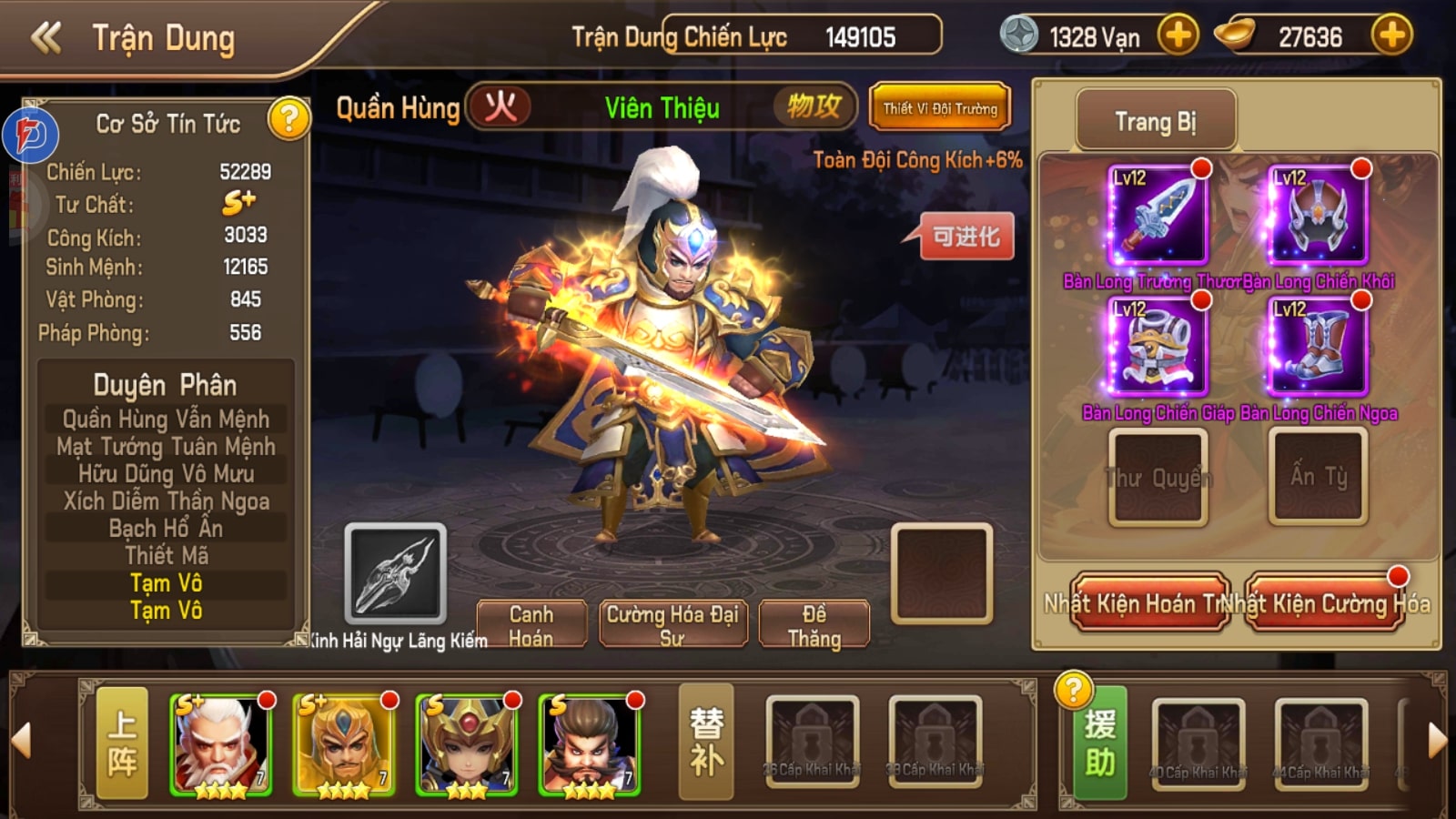Select the Kinh Hải Ngự Lãng Kiếm weapon icon
This screenshot has width=1456, height=819.
click(x=396, y=573)
